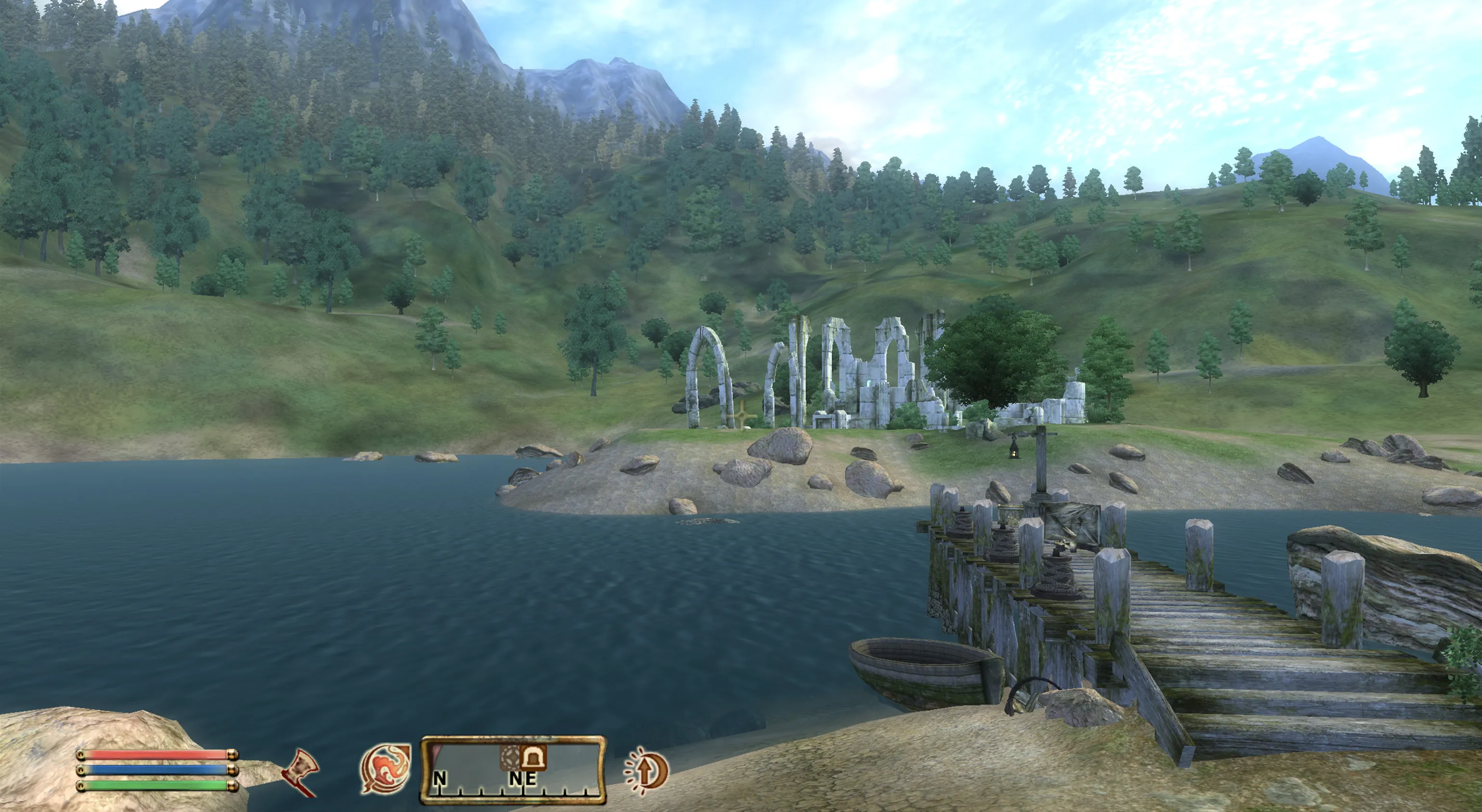Click the faded circular marker on the compass

click(x=509, y=757)
